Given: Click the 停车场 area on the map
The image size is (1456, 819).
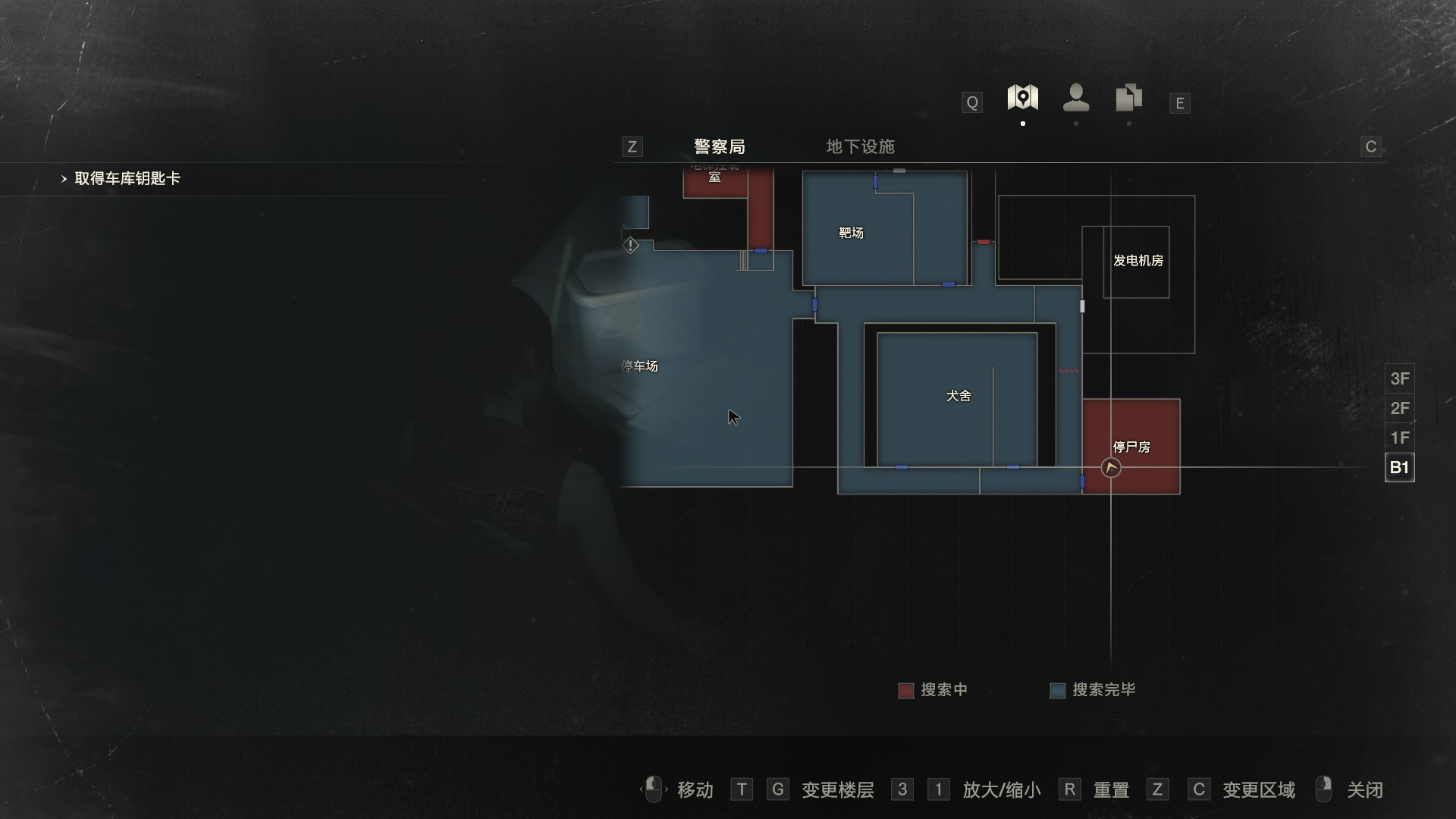Looking at the screenshot, I should click(x=639, y=366).
